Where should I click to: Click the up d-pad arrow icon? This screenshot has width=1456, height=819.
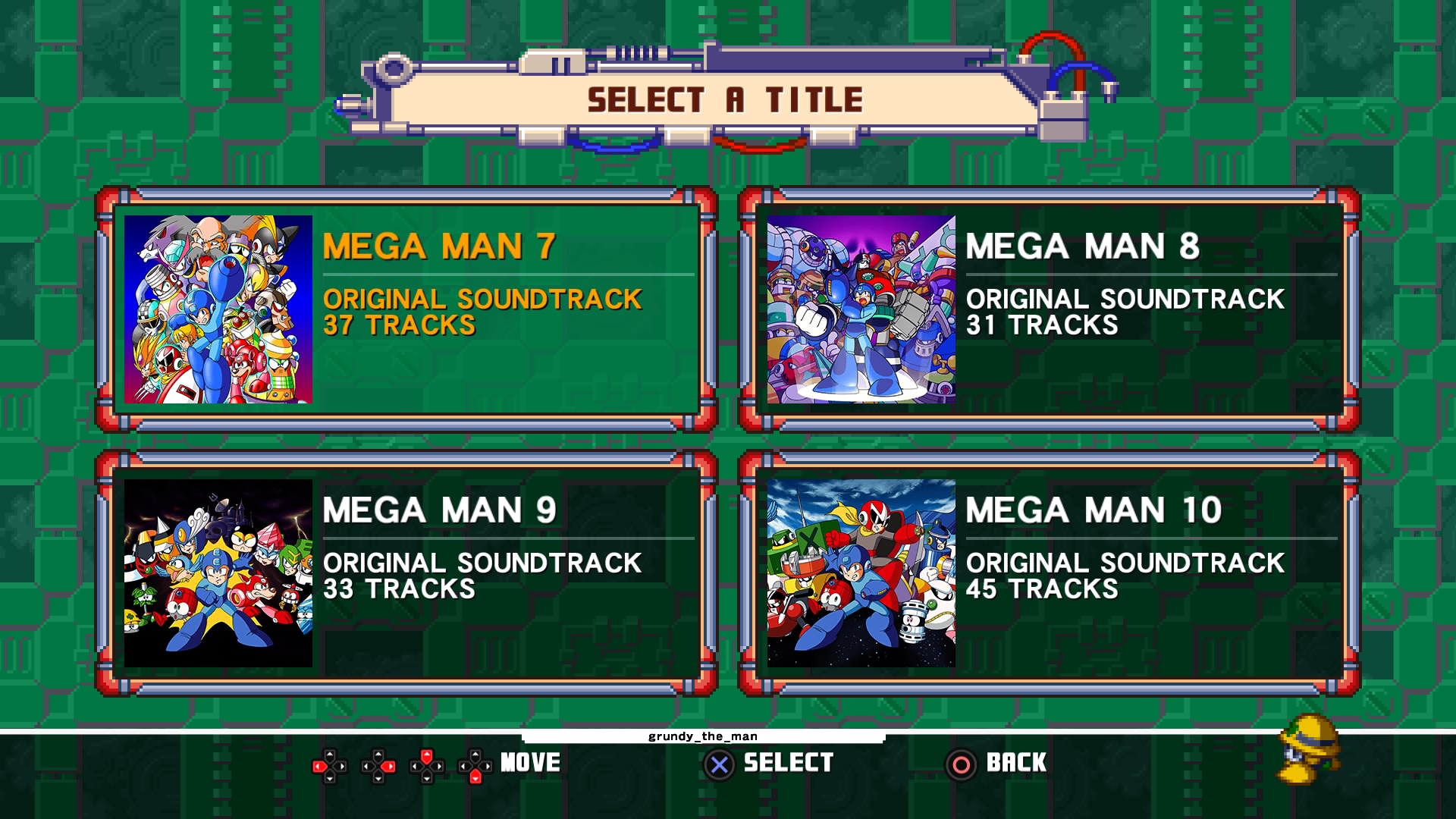point(427,756)
